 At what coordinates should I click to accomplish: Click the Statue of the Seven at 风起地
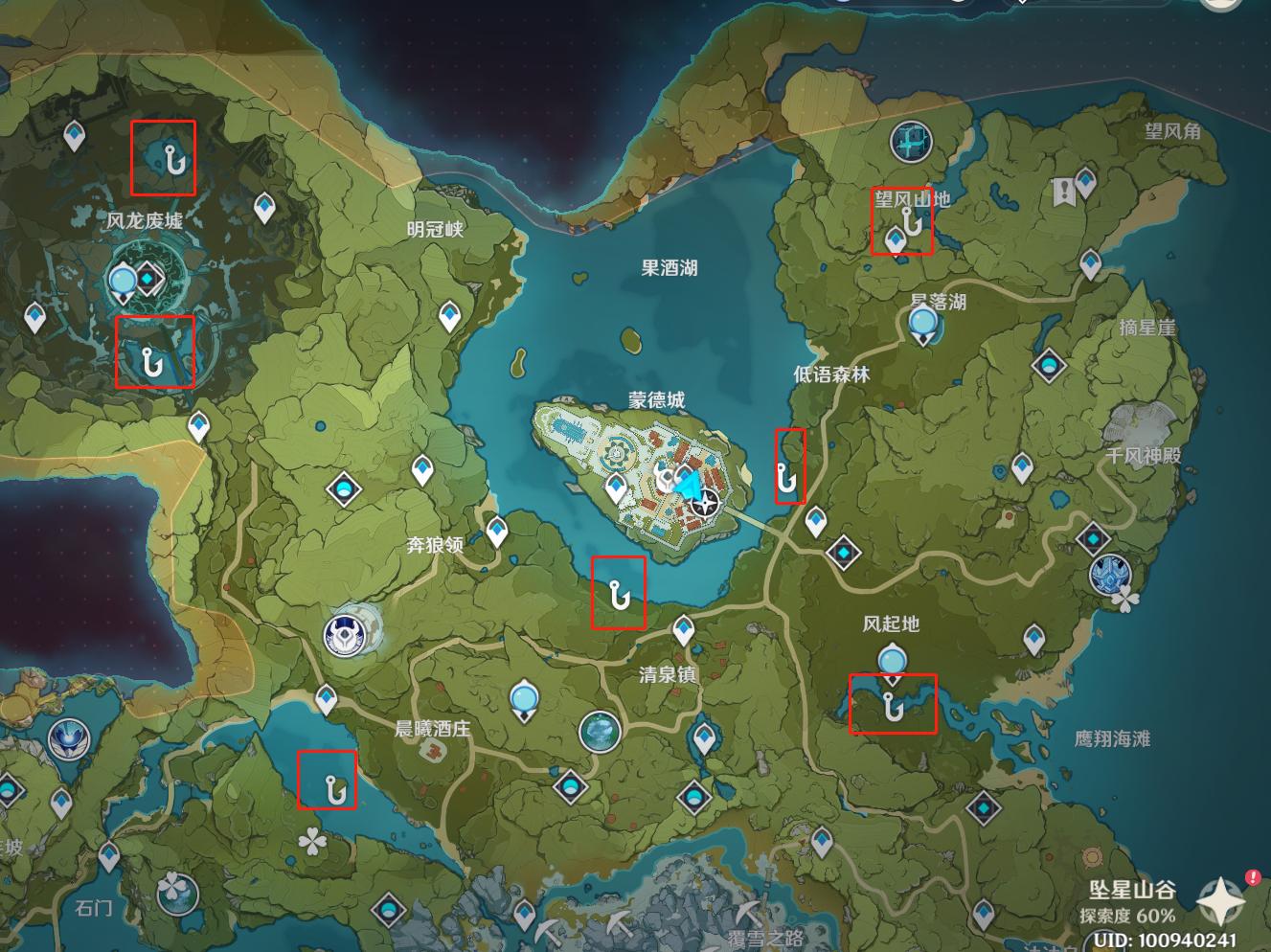893,661
